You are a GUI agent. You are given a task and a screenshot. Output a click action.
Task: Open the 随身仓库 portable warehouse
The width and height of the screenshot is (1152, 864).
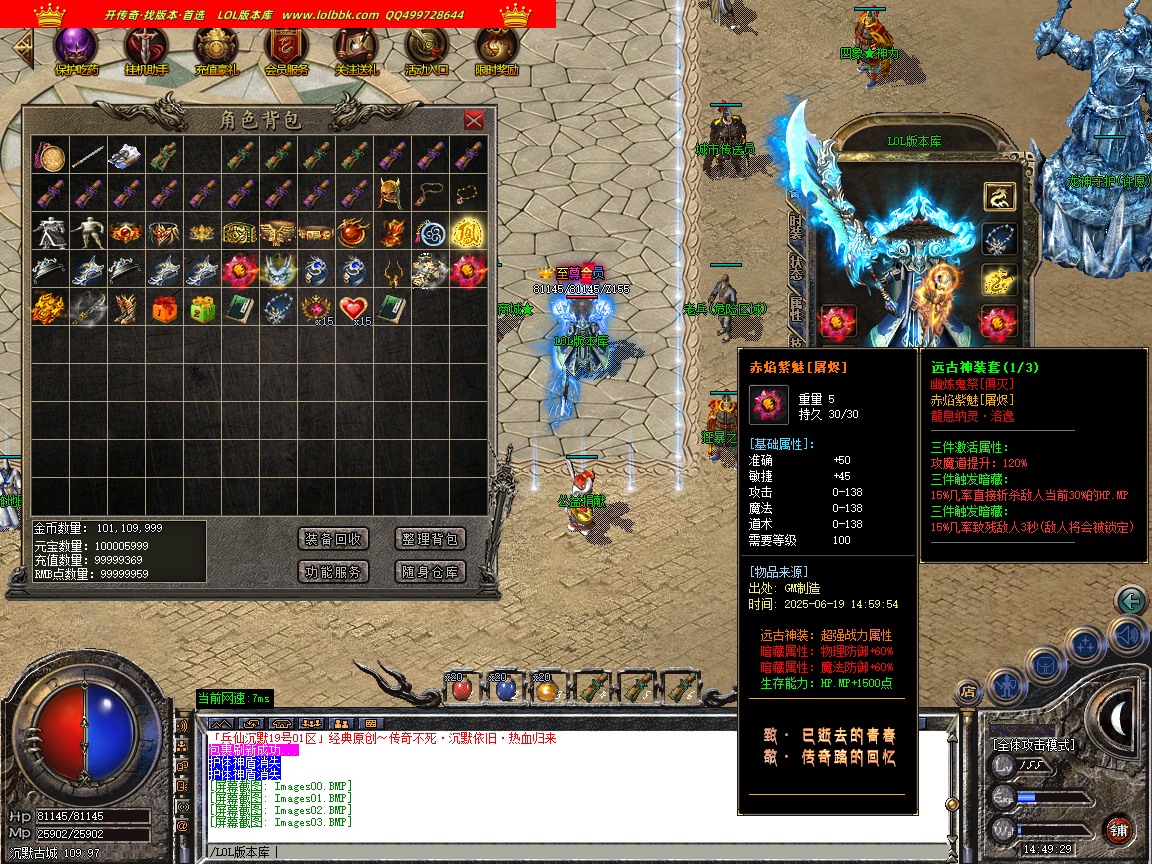point(430,572)
